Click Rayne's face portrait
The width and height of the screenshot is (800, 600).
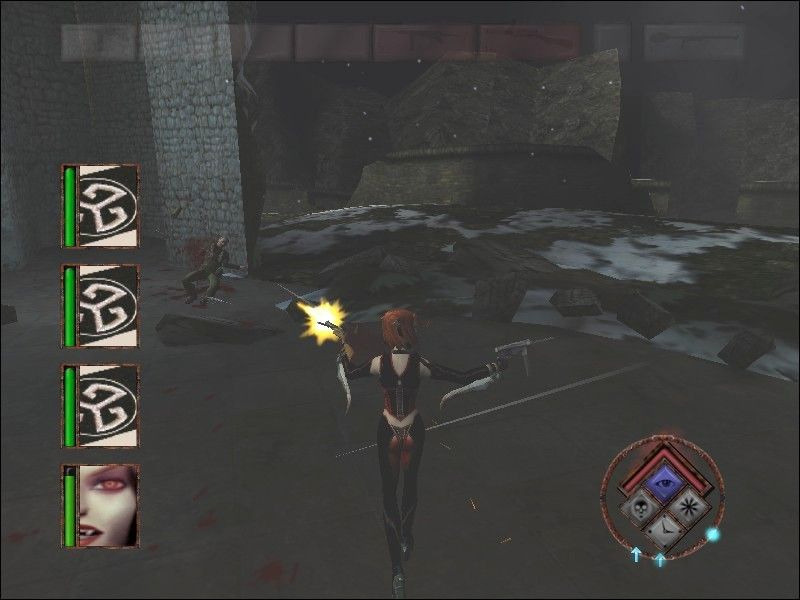pos(107,505)
